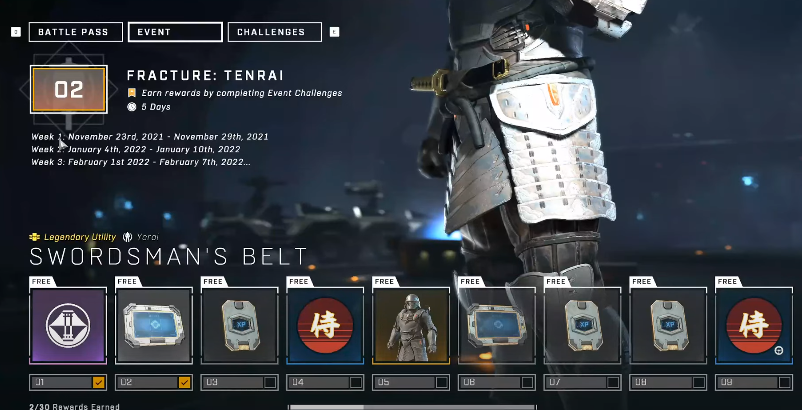The image size is (802, 410).
Task: Select the Event tab
Action: coord(175,32)
